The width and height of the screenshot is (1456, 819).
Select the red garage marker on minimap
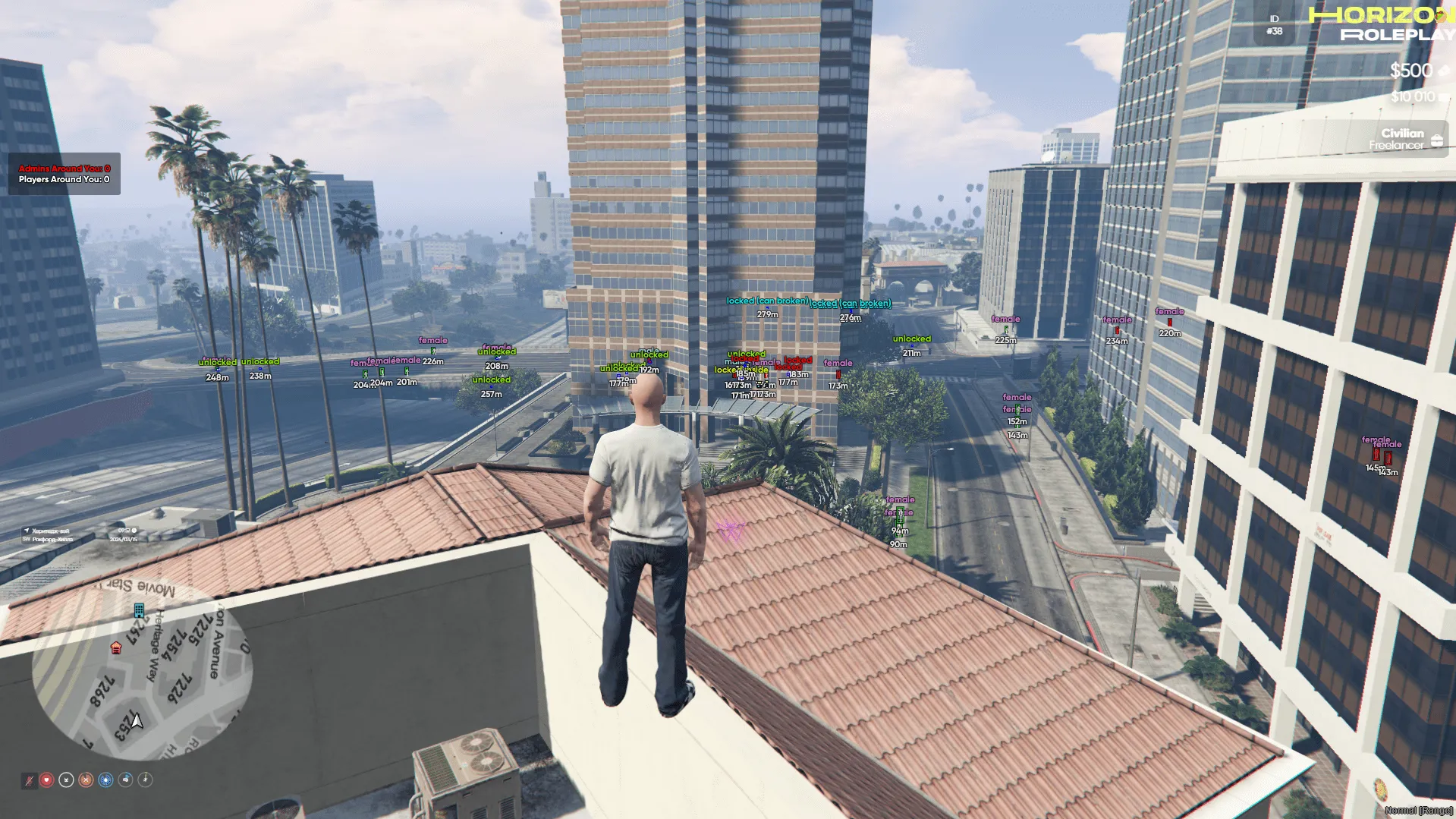(x=116, y=647)
